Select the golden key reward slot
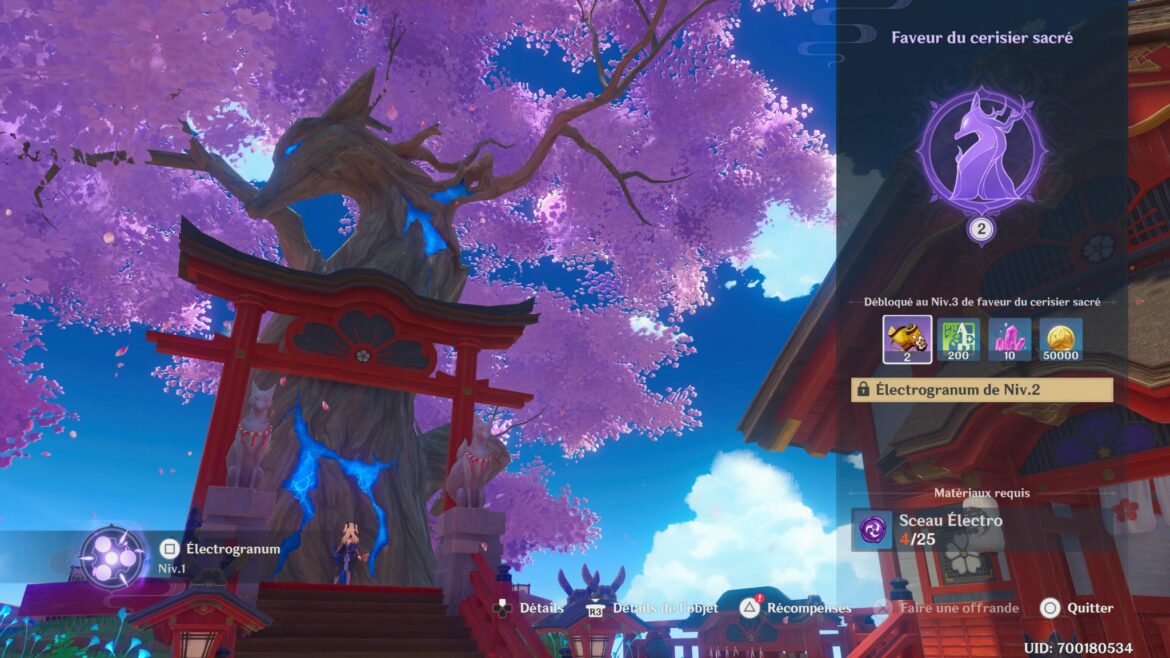This screenshot has height=658, width=1170. (908, 340)
